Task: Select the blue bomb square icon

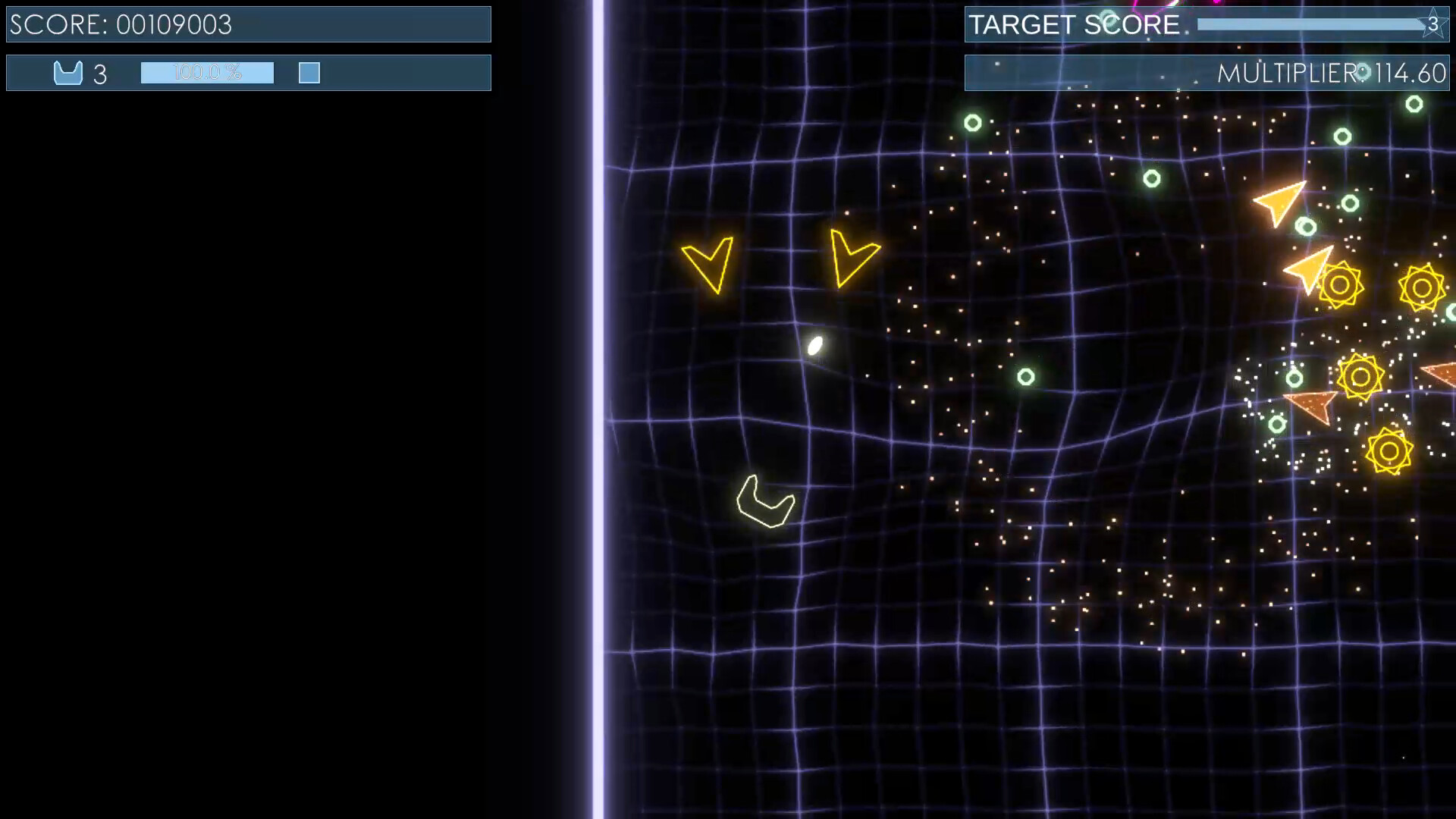Action: 309,73
